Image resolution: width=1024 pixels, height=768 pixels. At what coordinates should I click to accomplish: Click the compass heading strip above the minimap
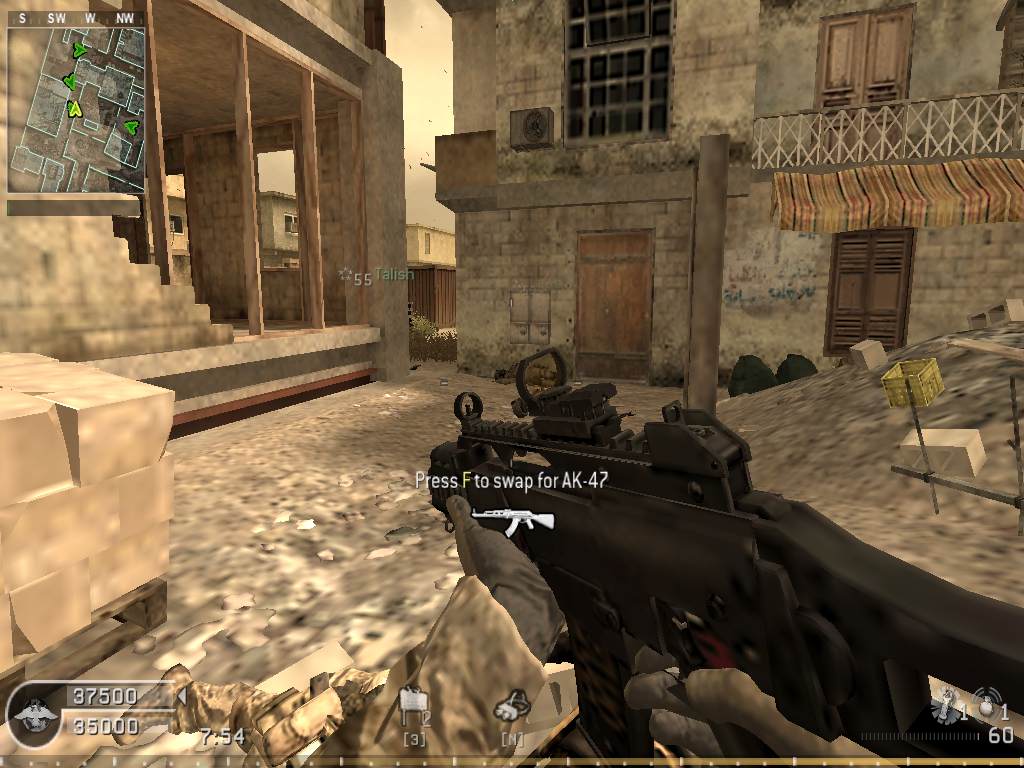pyautogui.click(x=76, y=17)
